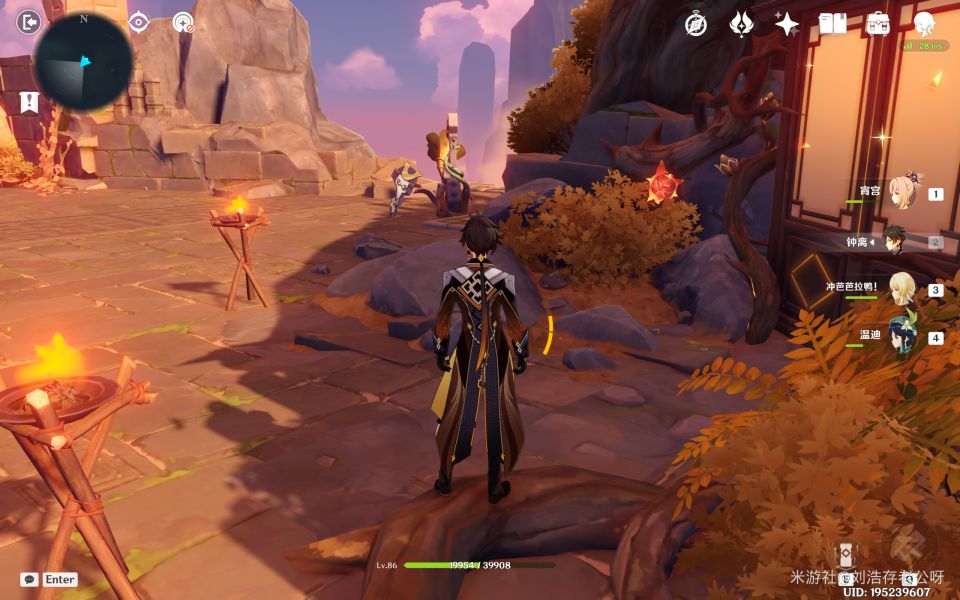960x600 pixels.
Task: Switch to party member 宵宫
Action: coord(903,194)
